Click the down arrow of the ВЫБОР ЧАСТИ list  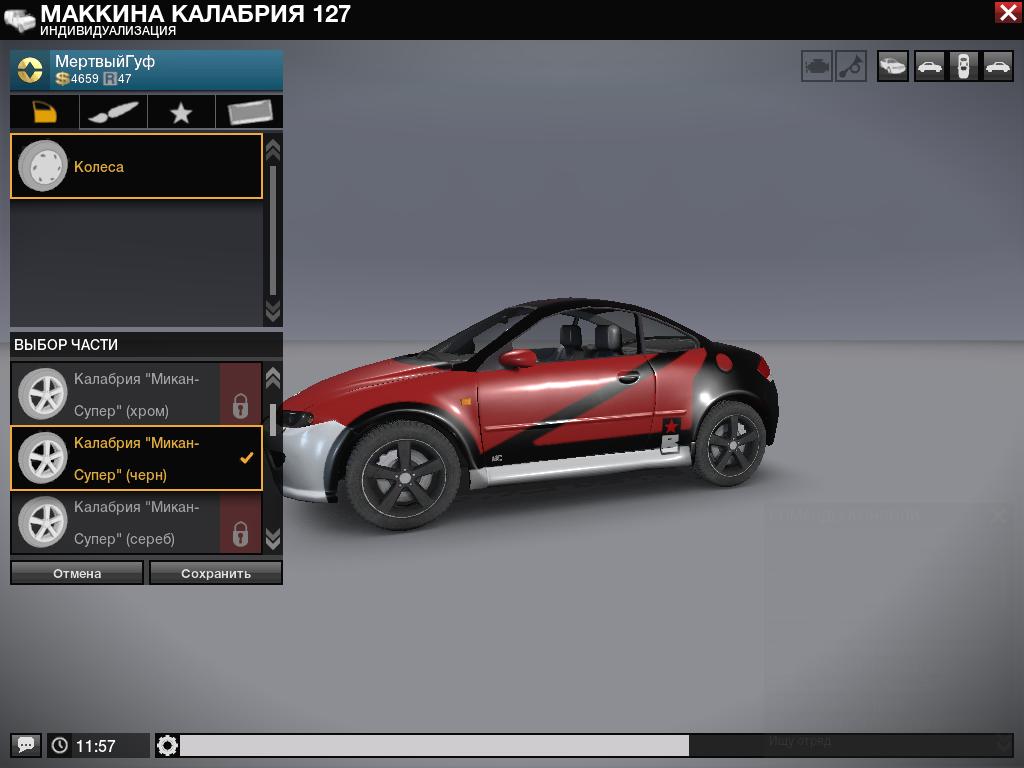[273, 540]
